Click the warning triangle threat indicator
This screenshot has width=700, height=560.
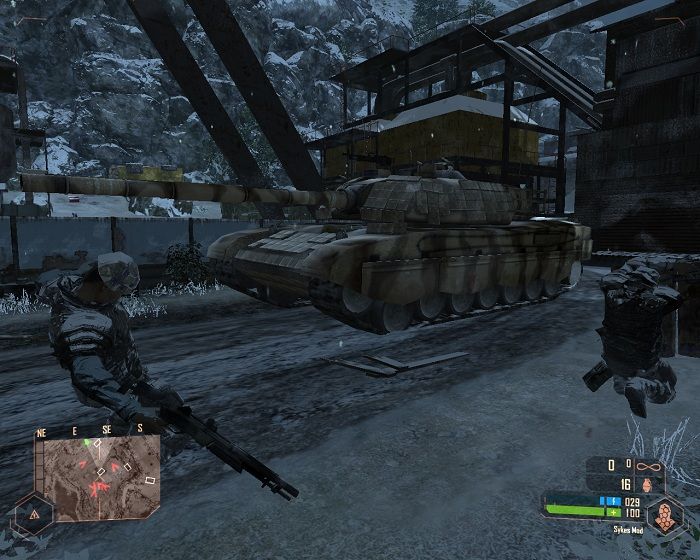(x=33, y=514)
